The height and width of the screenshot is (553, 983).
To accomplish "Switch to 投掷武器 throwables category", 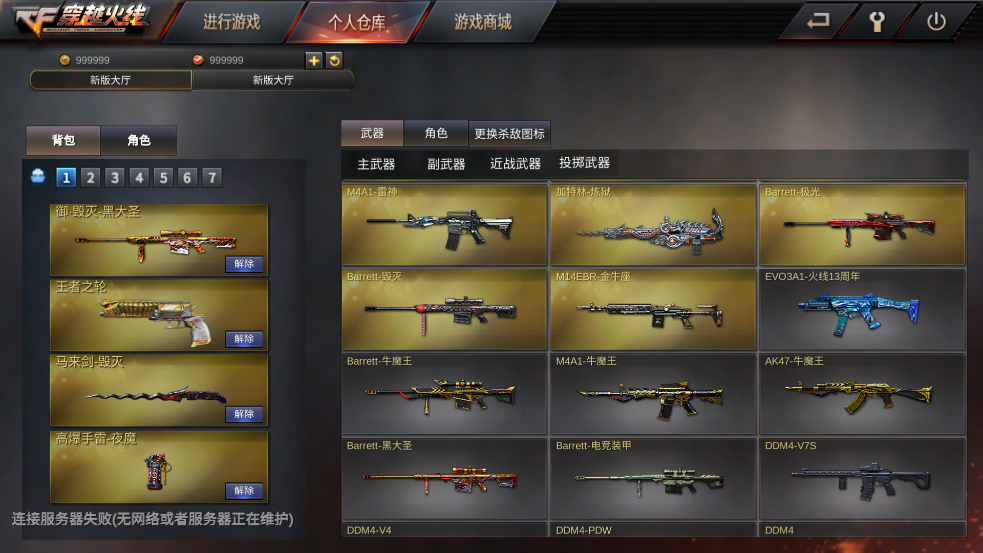I will 584,163.
